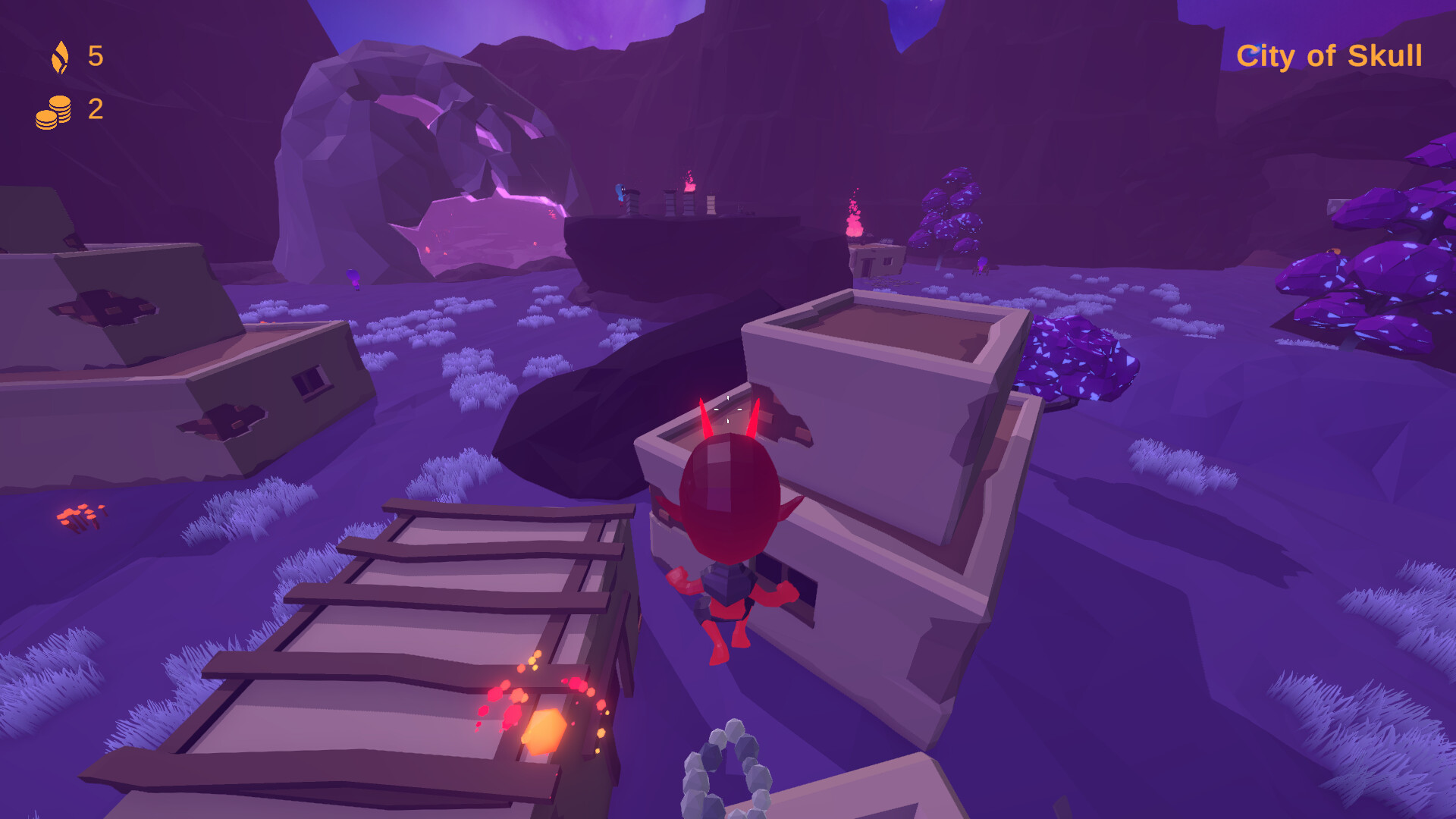
Task: Click the City of Skull zone title
Action: [1332, 55]
